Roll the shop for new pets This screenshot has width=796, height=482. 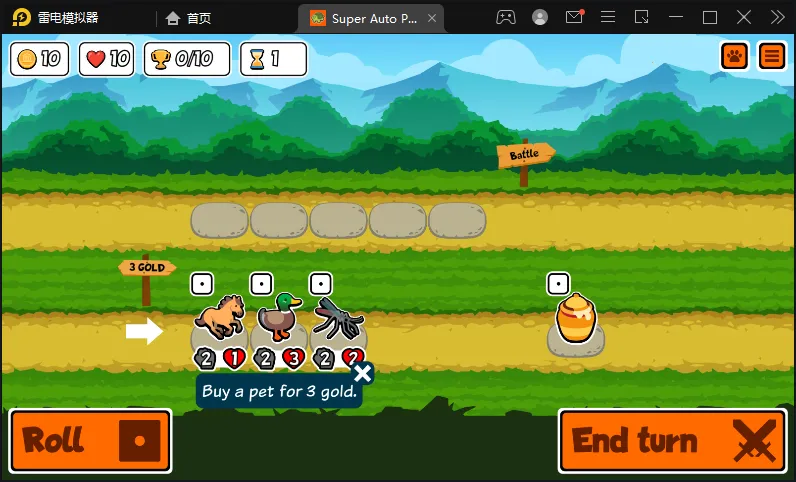tap(90, 440)
